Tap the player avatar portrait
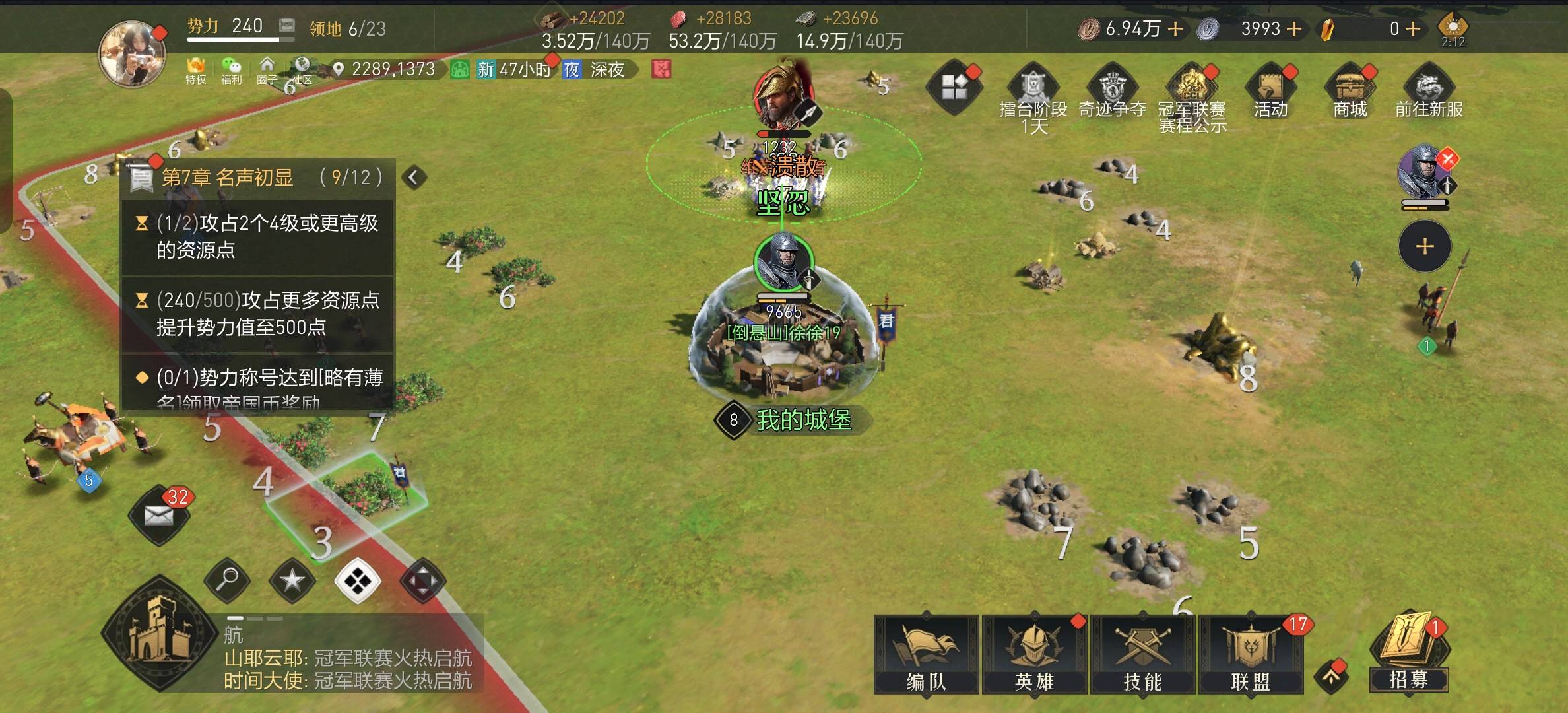Screen dimensions: 1568x713 (x=132, y=54)
